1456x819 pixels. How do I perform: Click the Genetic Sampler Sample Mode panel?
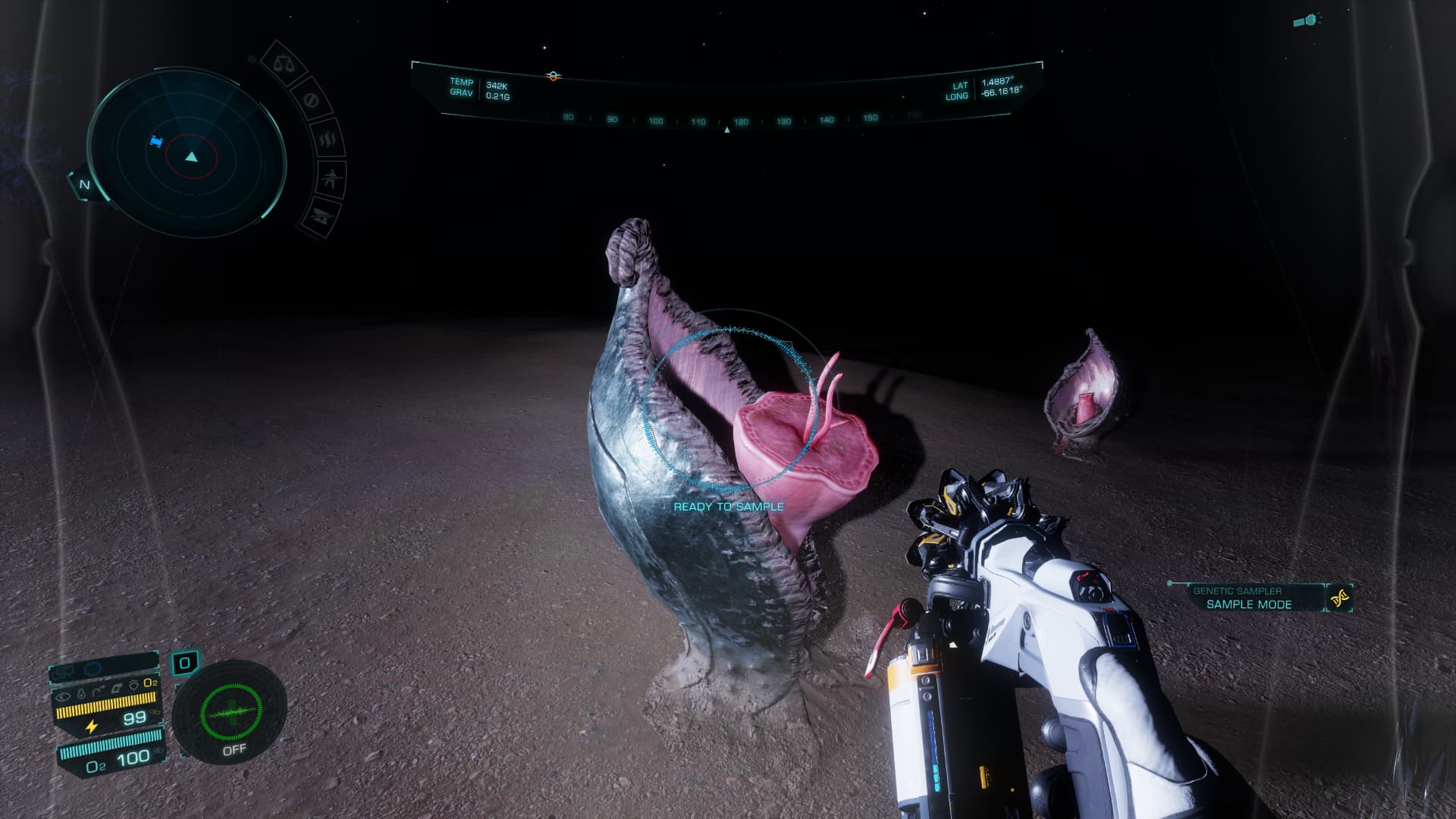pyautogui.click(x=1248, y=598)
